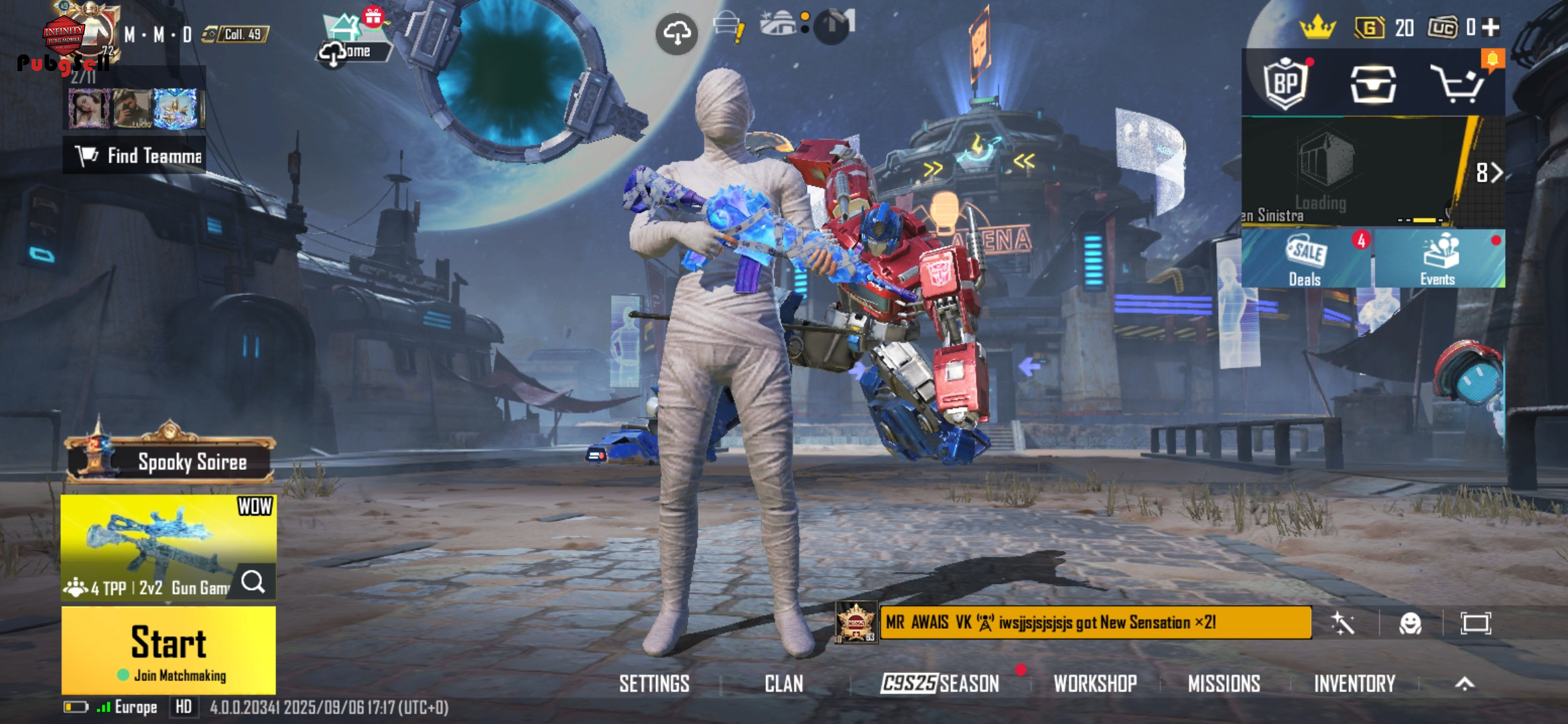The image size is (1568, 724).
Task: Add UC with the plus button
Action: point(1491,27)
